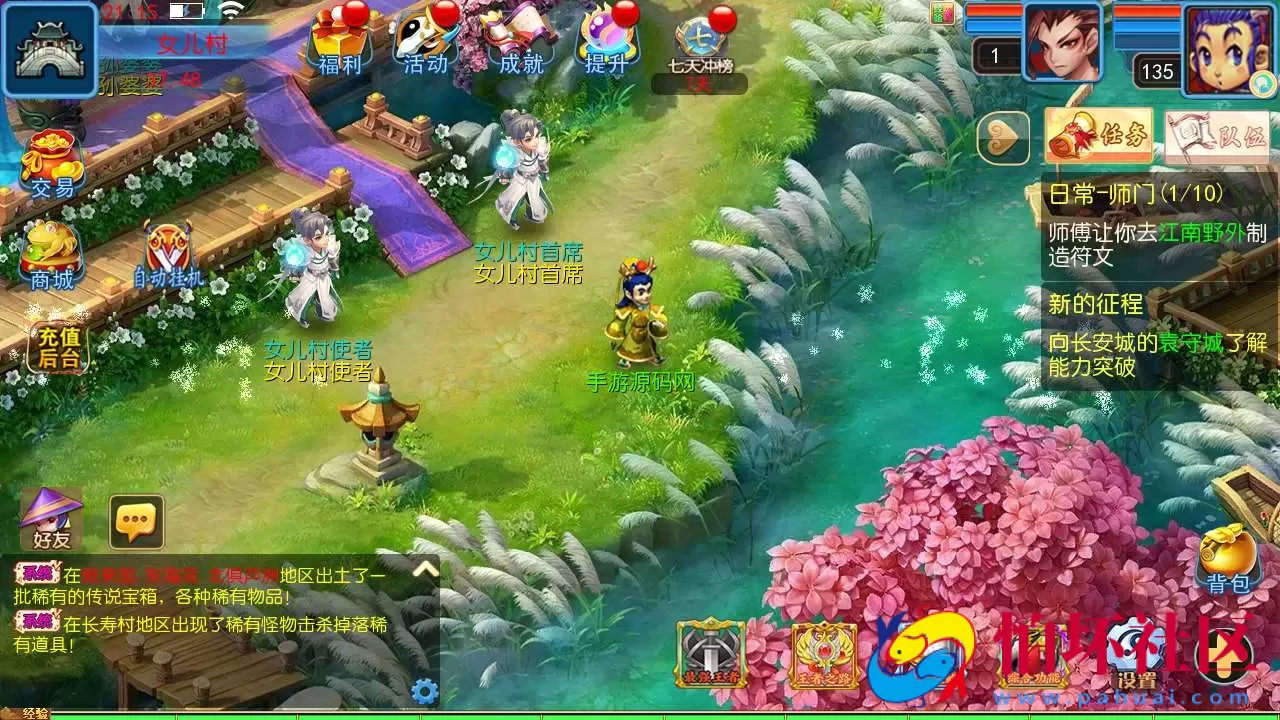The image size is (1280, 720).
Task: Collapse the quest panel with heart arrow
Action: (x=1003, y=137)
